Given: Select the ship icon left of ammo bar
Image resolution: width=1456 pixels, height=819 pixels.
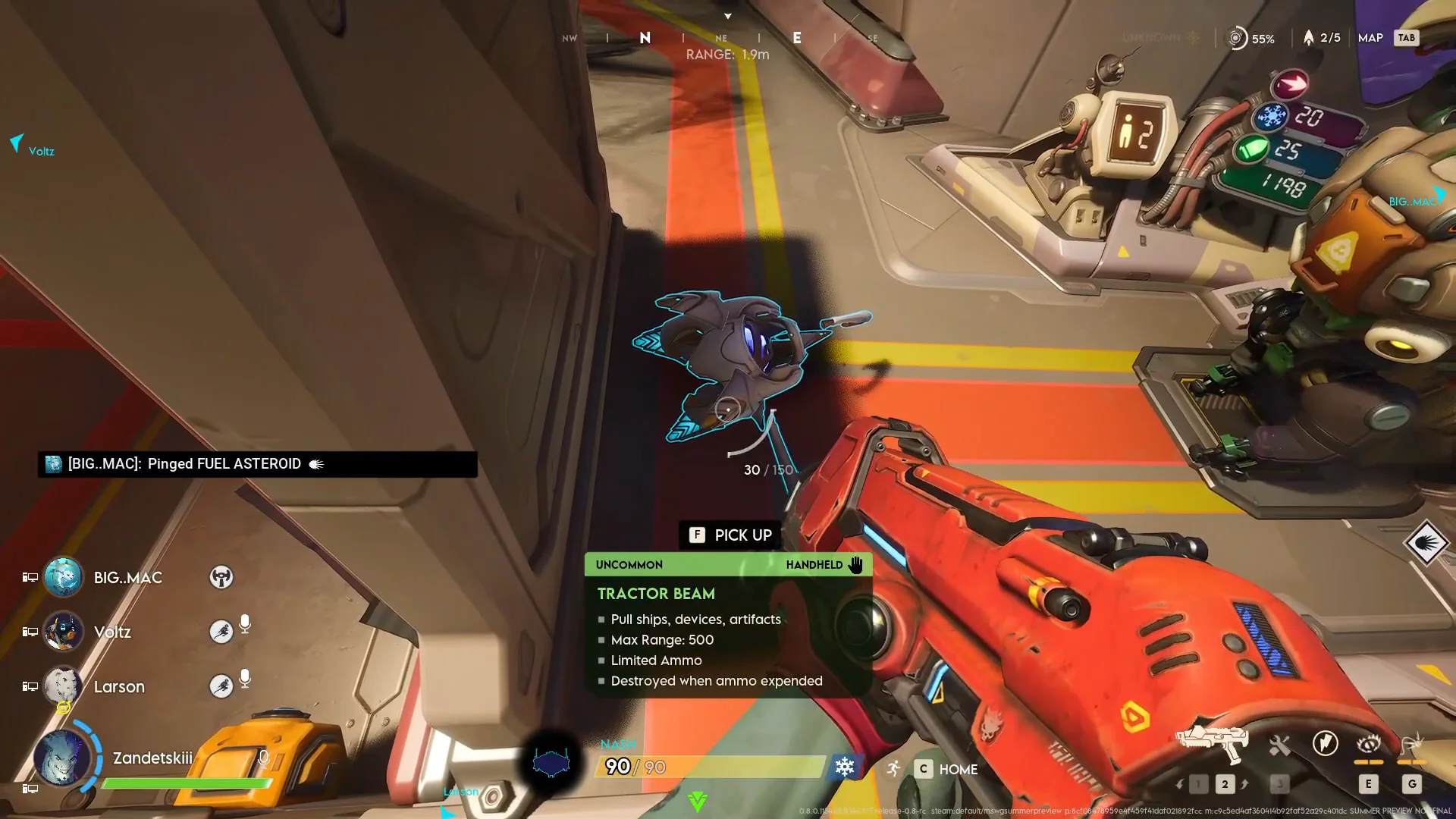Looking at the screenshot, I should 551,762.
